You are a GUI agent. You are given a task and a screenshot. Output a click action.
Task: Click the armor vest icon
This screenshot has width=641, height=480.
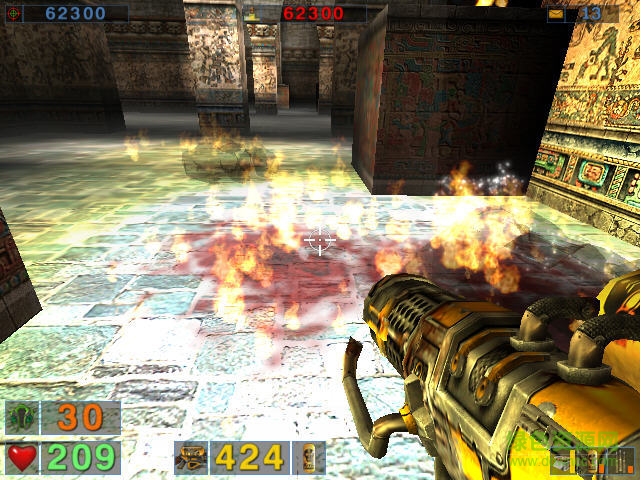21,417
